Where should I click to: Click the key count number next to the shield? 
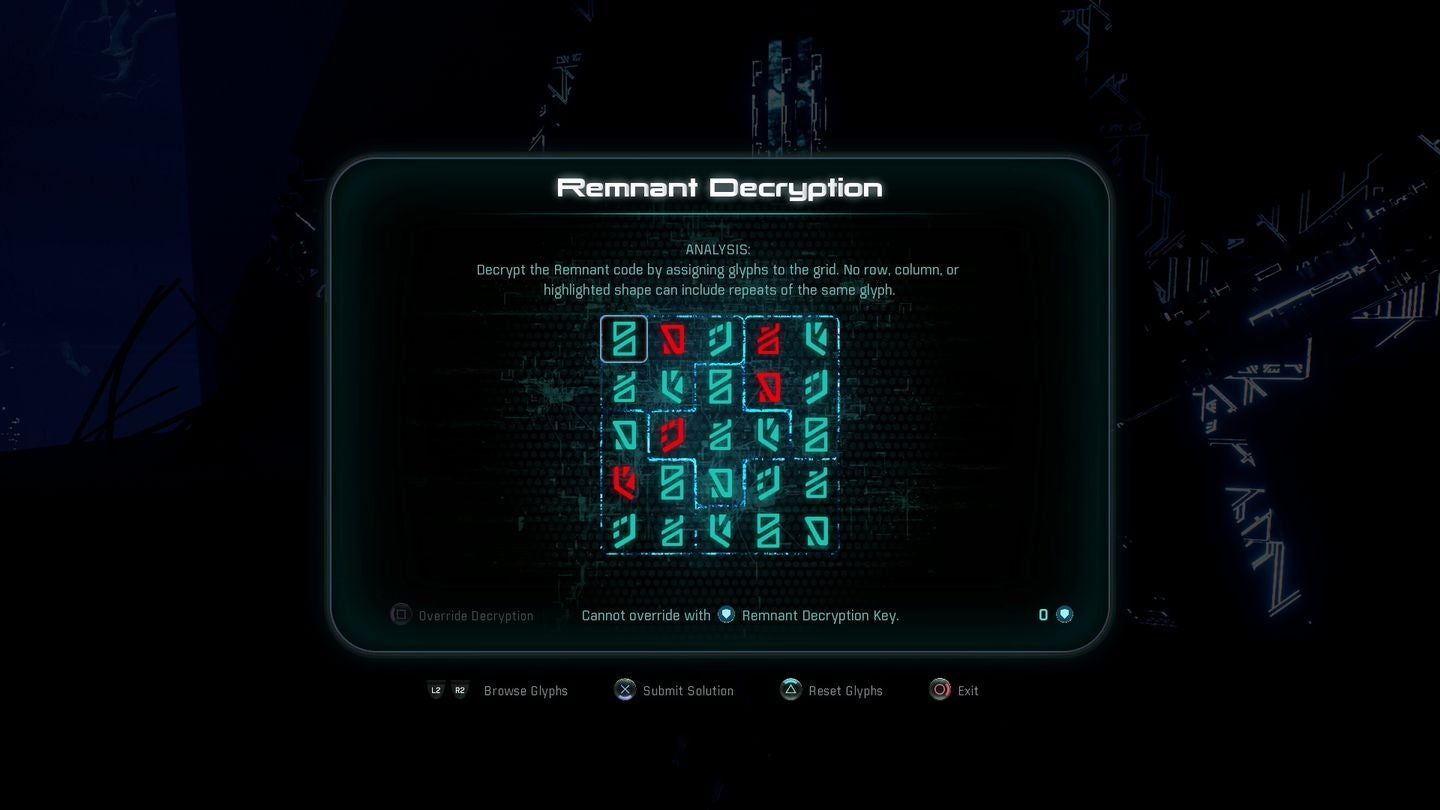pyautogui.click(x=1043, y=615)
